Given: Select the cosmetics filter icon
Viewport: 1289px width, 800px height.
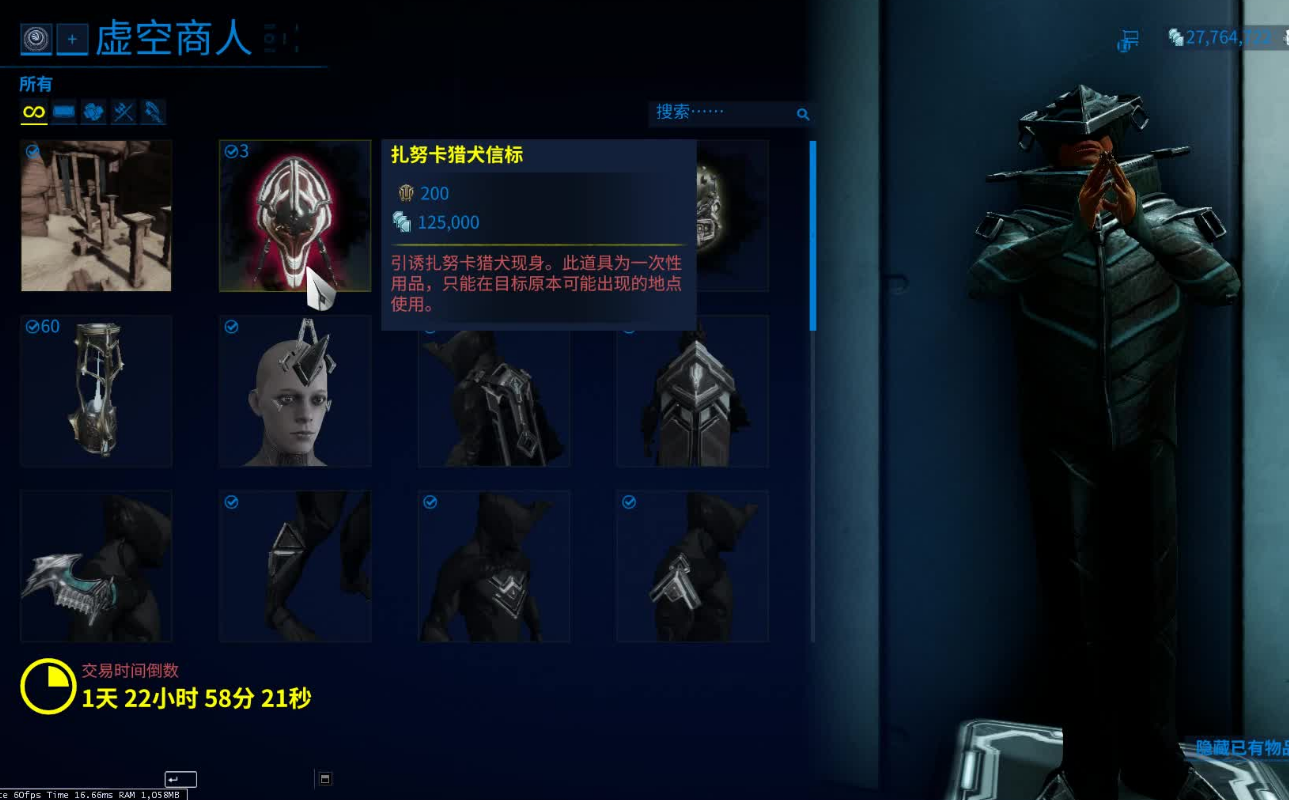Looking at the screenshot, I should tap(152, 111).
